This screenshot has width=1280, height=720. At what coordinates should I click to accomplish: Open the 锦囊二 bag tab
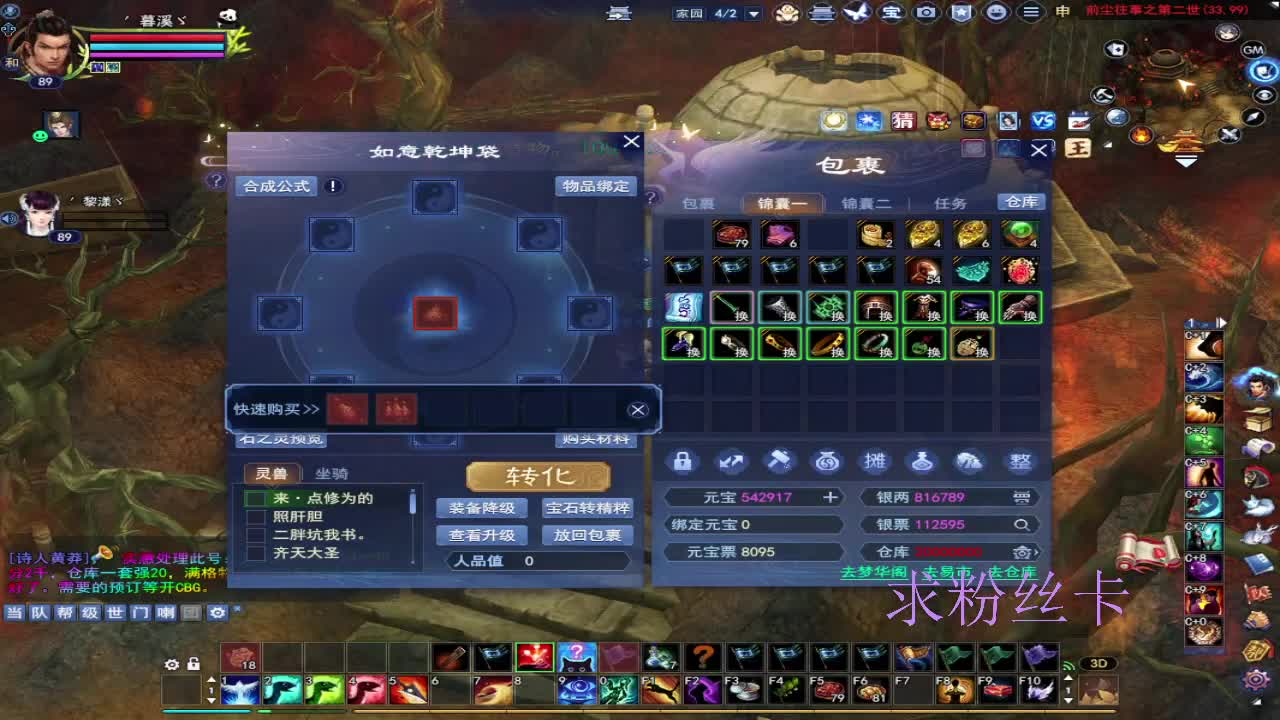click(x=865, y=201)
